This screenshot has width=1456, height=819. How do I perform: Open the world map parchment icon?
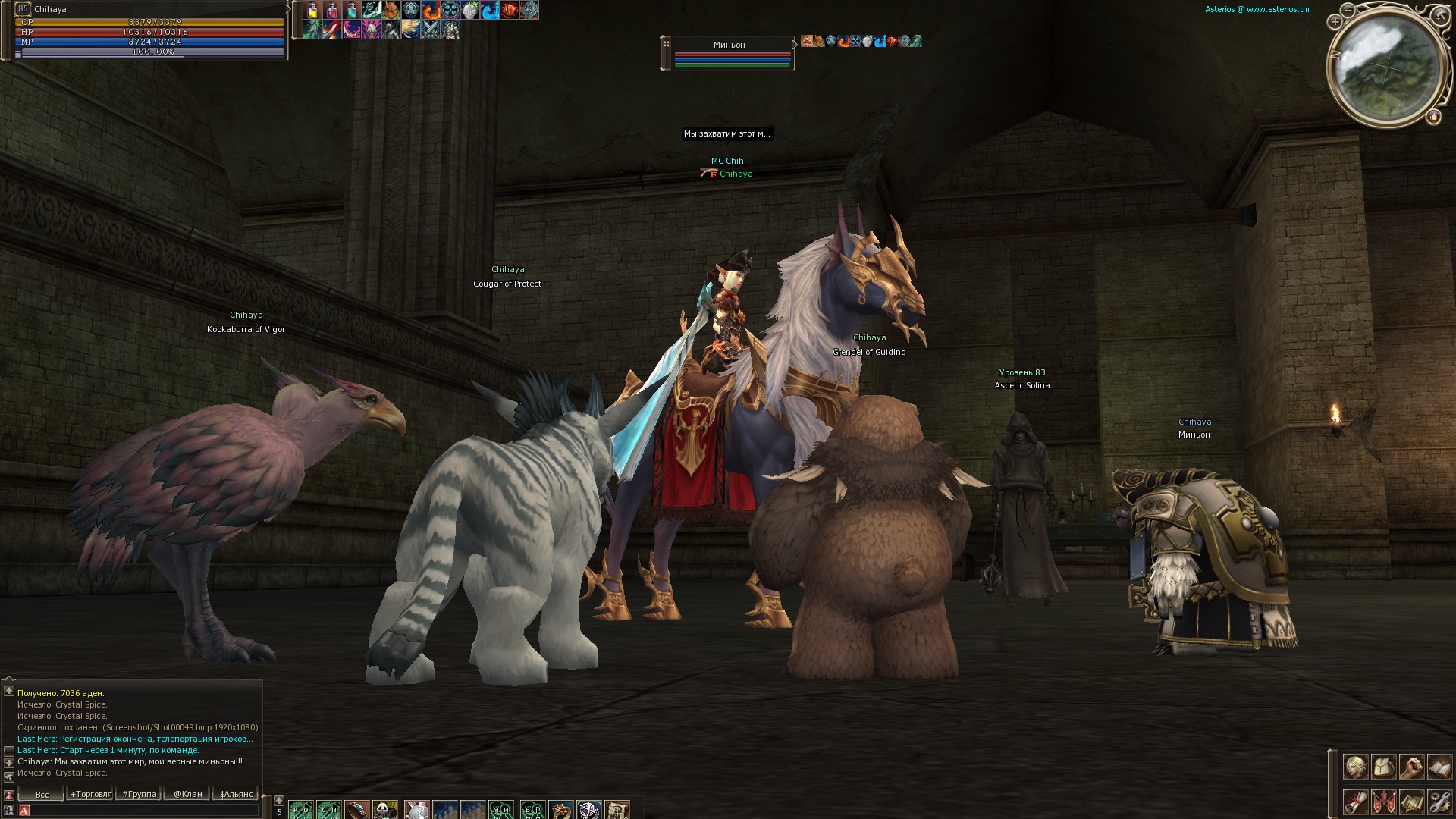(1411, 802)
